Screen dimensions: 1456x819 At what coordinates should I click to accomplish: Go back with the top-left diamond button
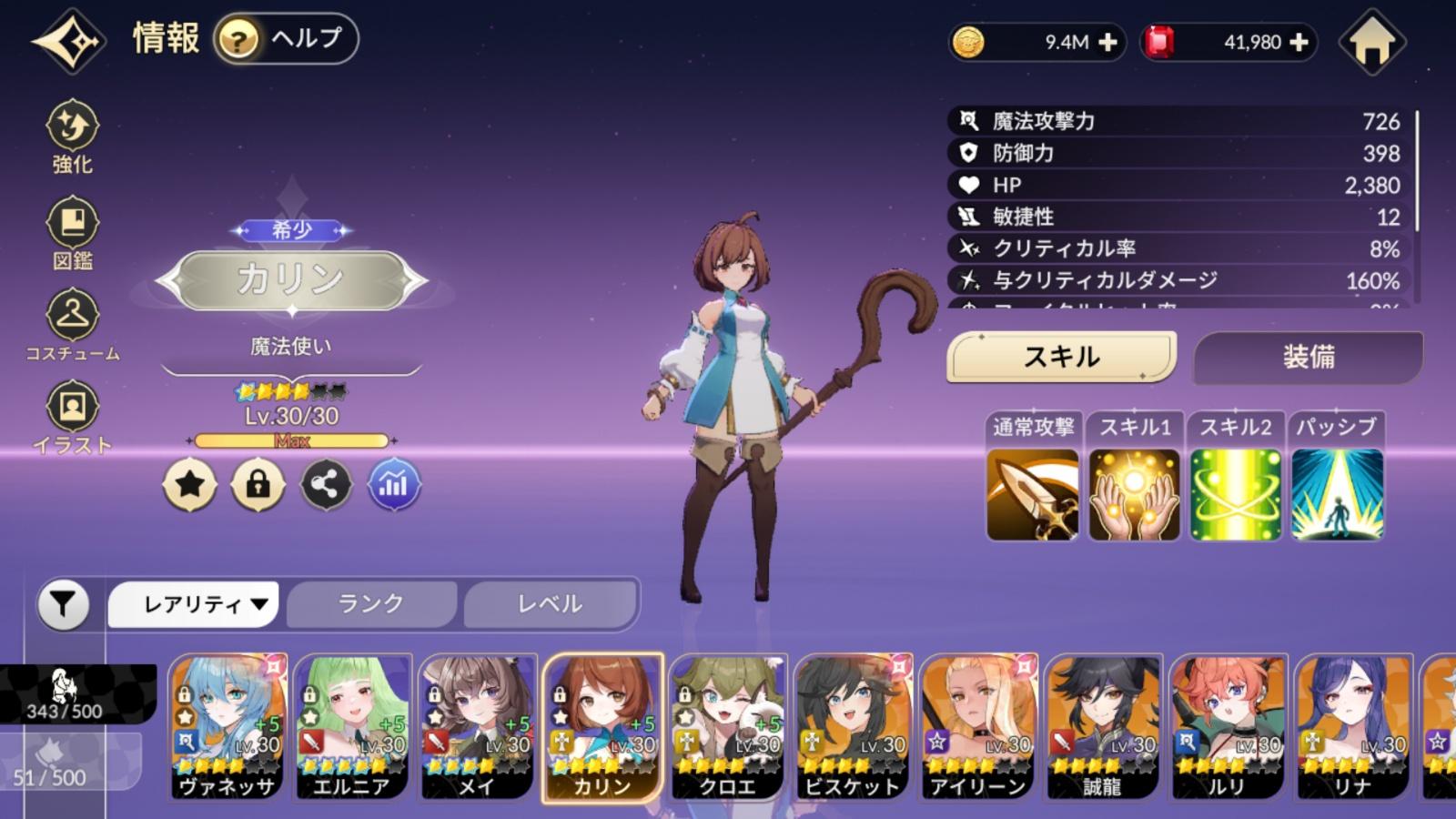pos(68,41)
